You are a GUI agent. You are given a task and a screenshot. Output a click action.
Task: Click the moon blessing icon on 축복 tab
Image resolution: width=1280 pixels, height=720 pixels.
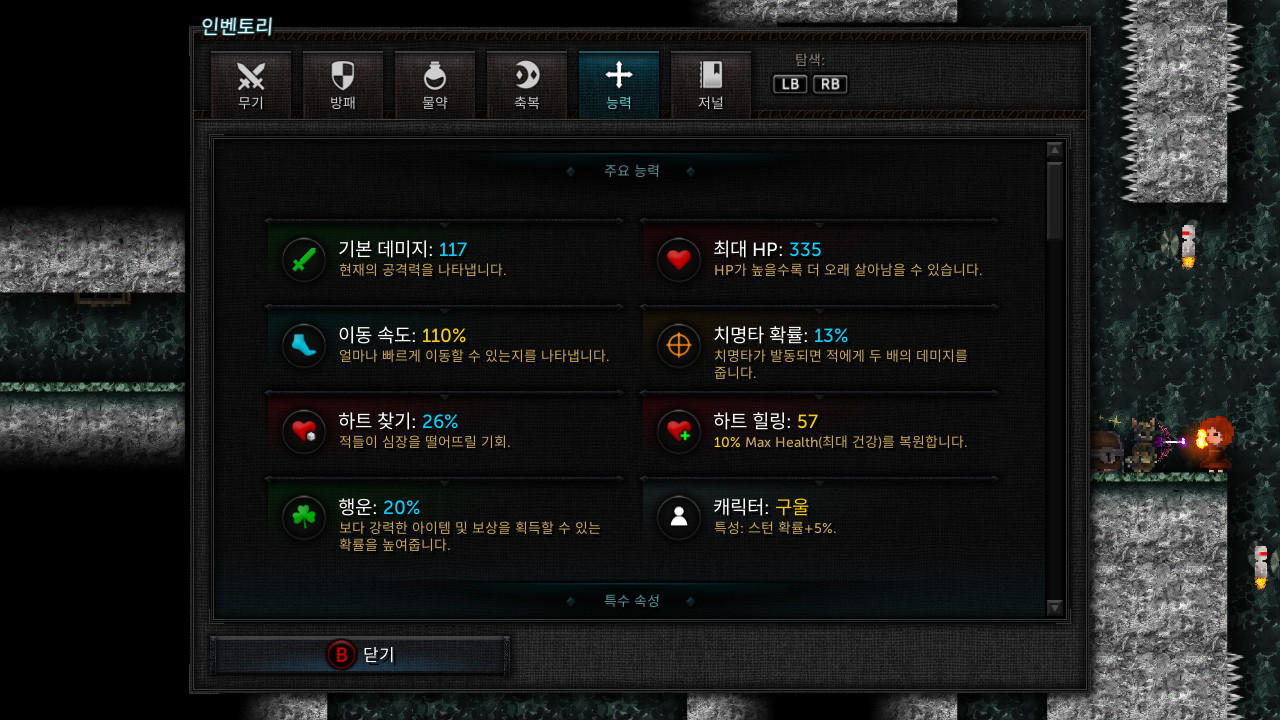526,75
